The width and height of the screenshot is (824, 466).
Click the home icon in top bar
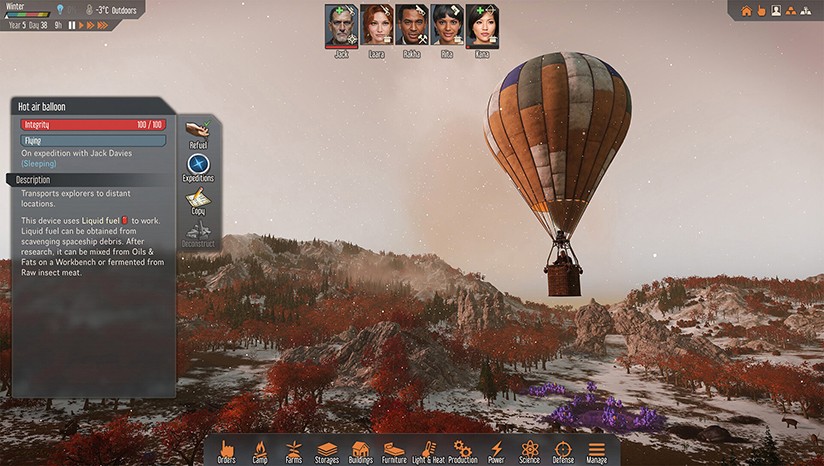click(x=746, y=11)
